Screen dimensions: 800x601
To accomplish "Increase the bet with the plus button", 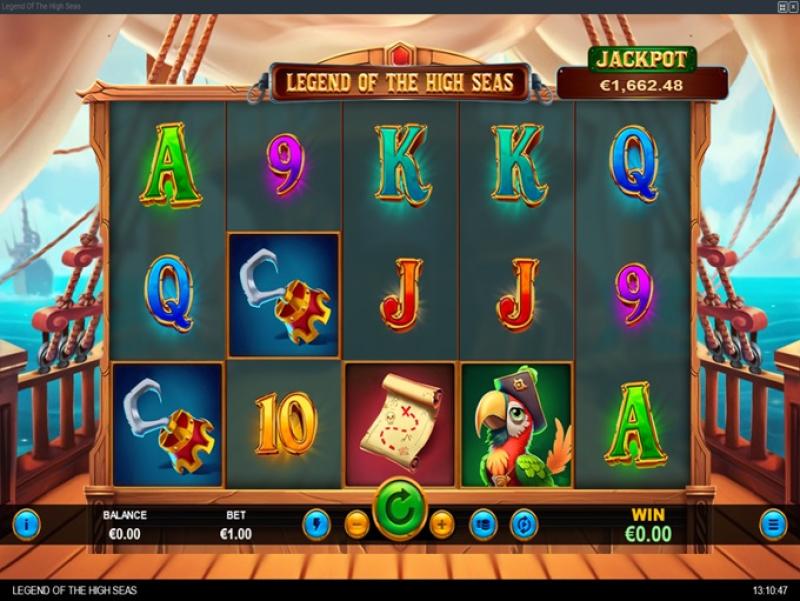I will [442, 523].
